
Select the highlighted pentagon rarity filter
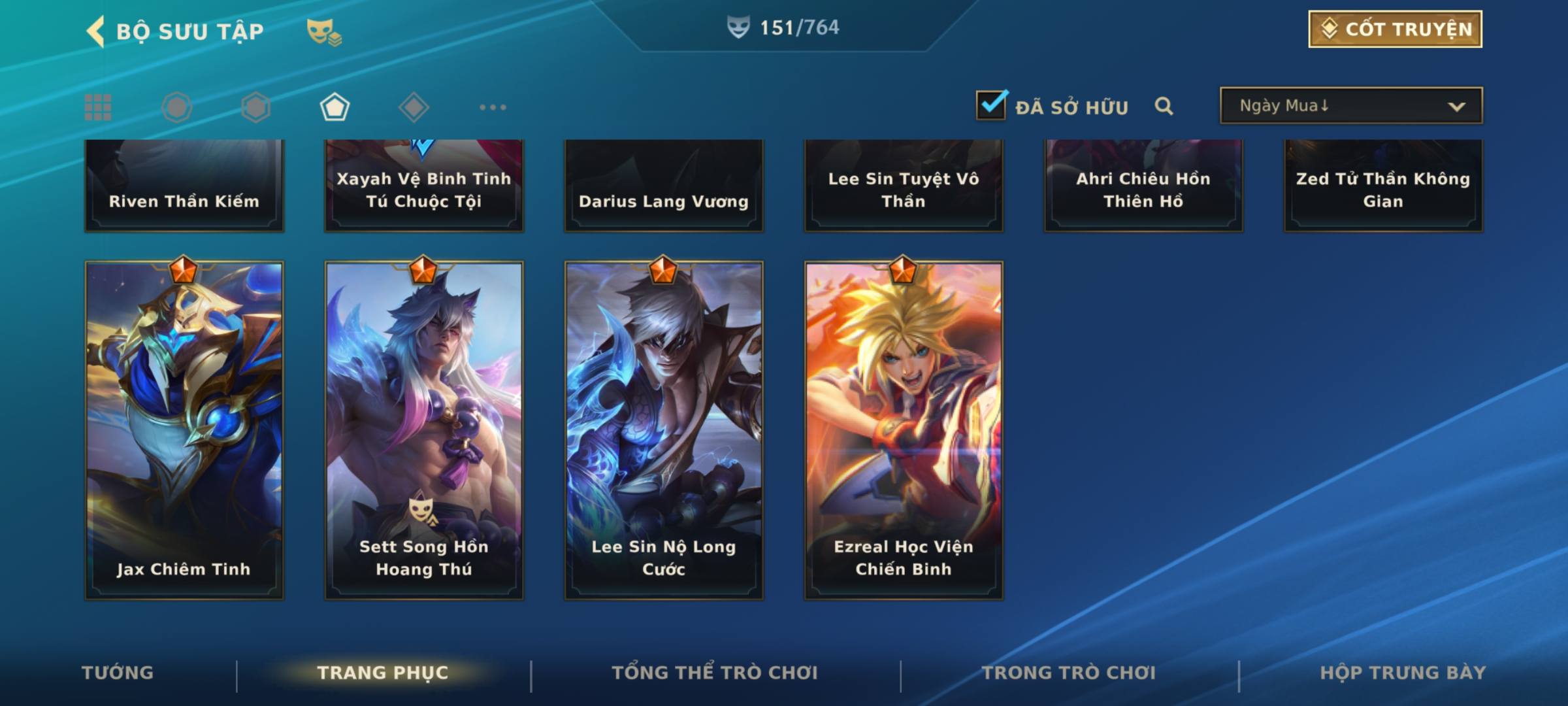coord(335,107)
